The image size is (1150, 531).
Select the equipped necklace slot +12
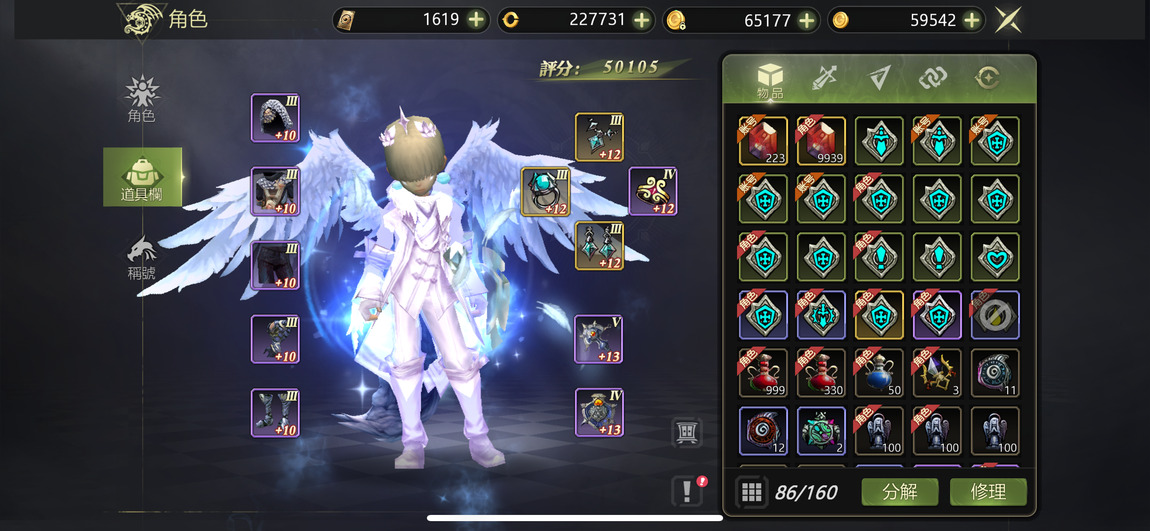point(599,137)
